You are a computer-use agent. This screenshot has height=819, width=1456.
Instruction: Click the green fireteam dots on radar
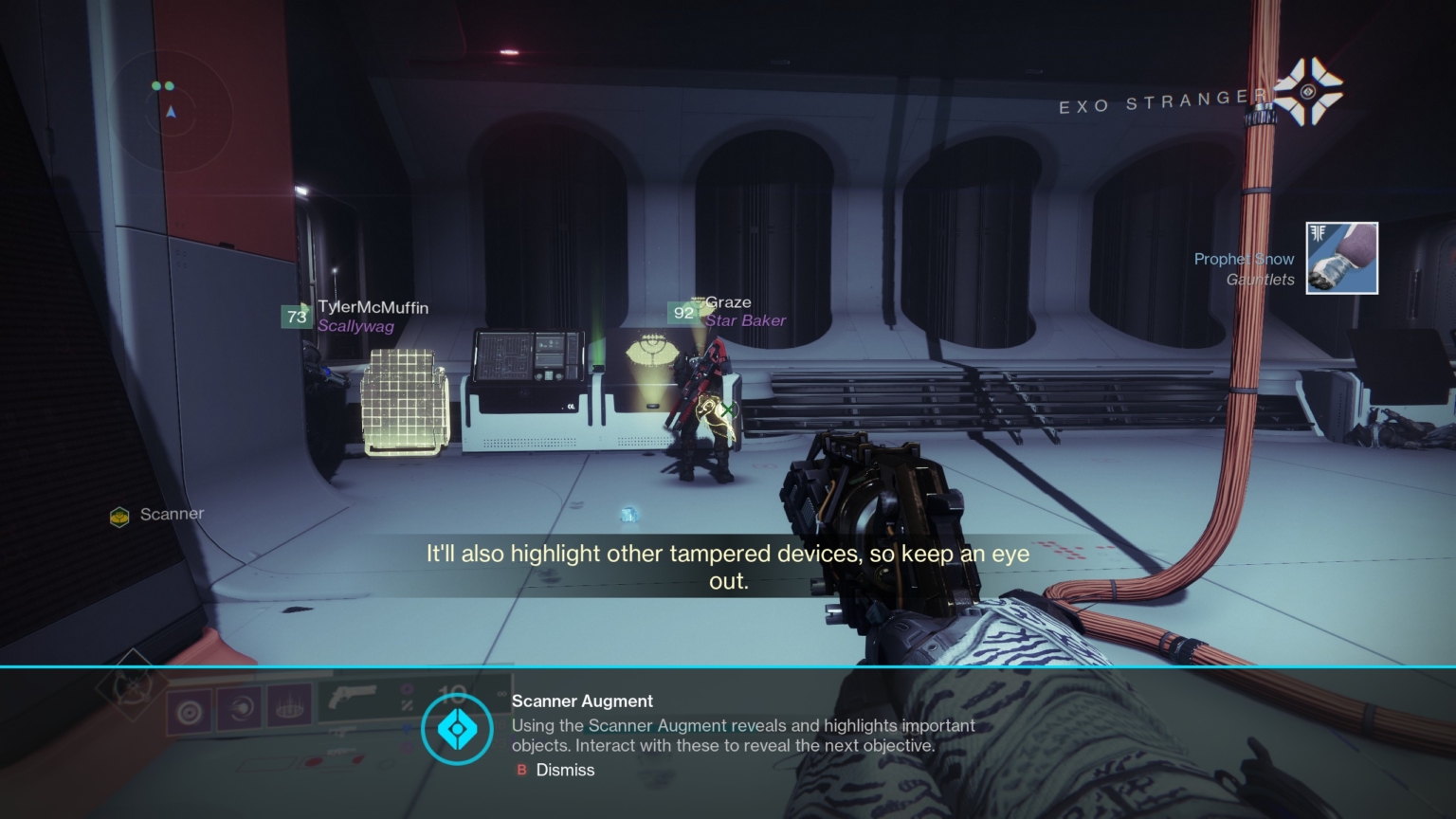pyautogui.click(x=164, y=85)
